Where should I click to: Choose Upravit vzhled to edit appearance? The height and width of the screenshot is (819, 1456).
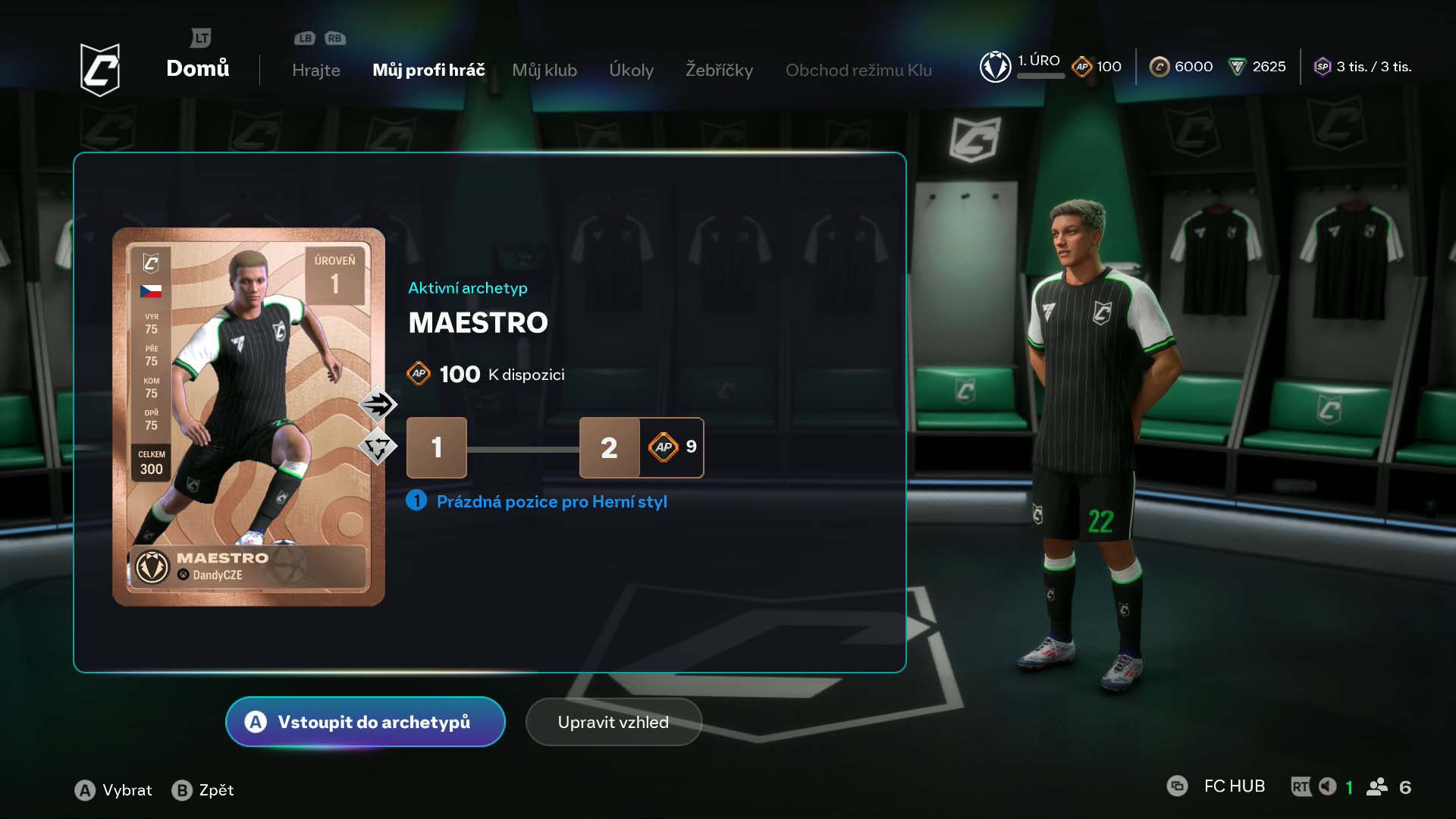613,722
